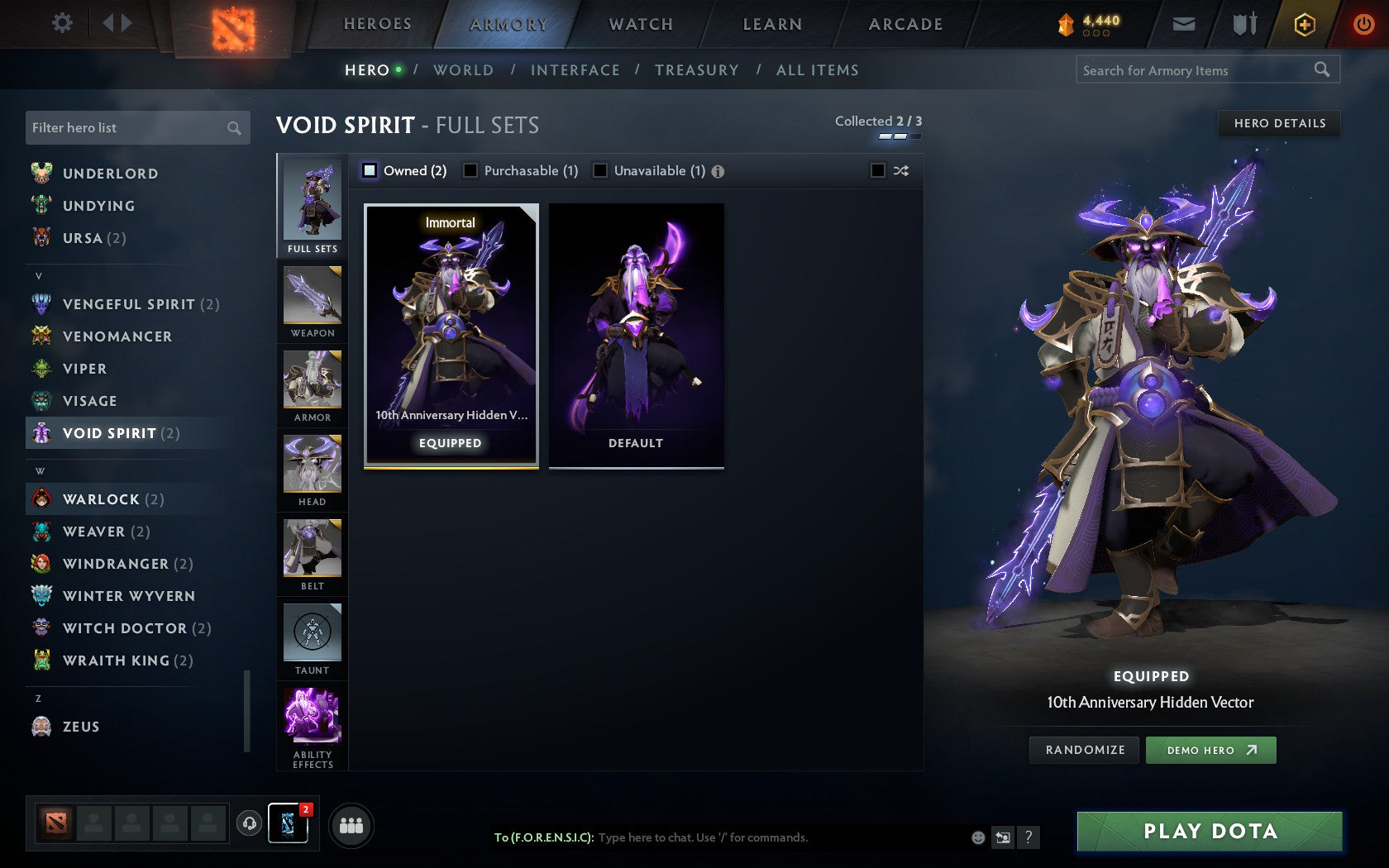
Task: Switch to the Treasury tab
Action: pos(697,70)
